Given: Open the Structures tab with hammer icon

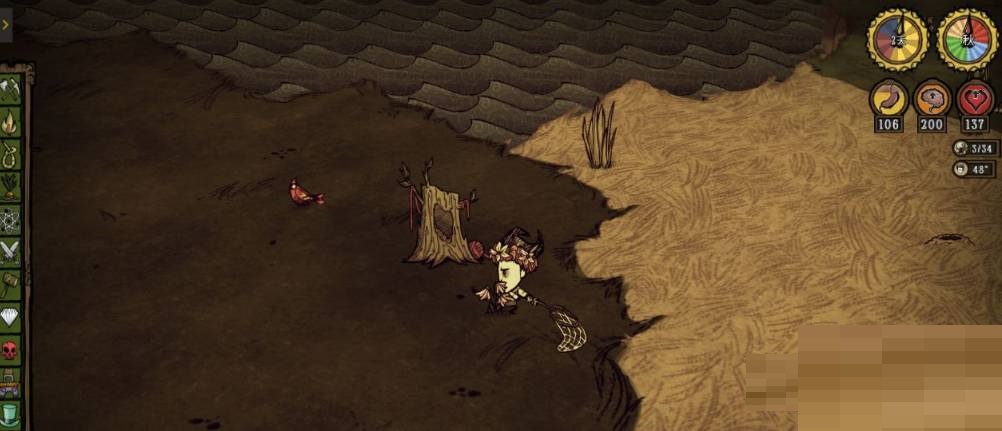Looking at the screenshot, I should pos(10,284).
